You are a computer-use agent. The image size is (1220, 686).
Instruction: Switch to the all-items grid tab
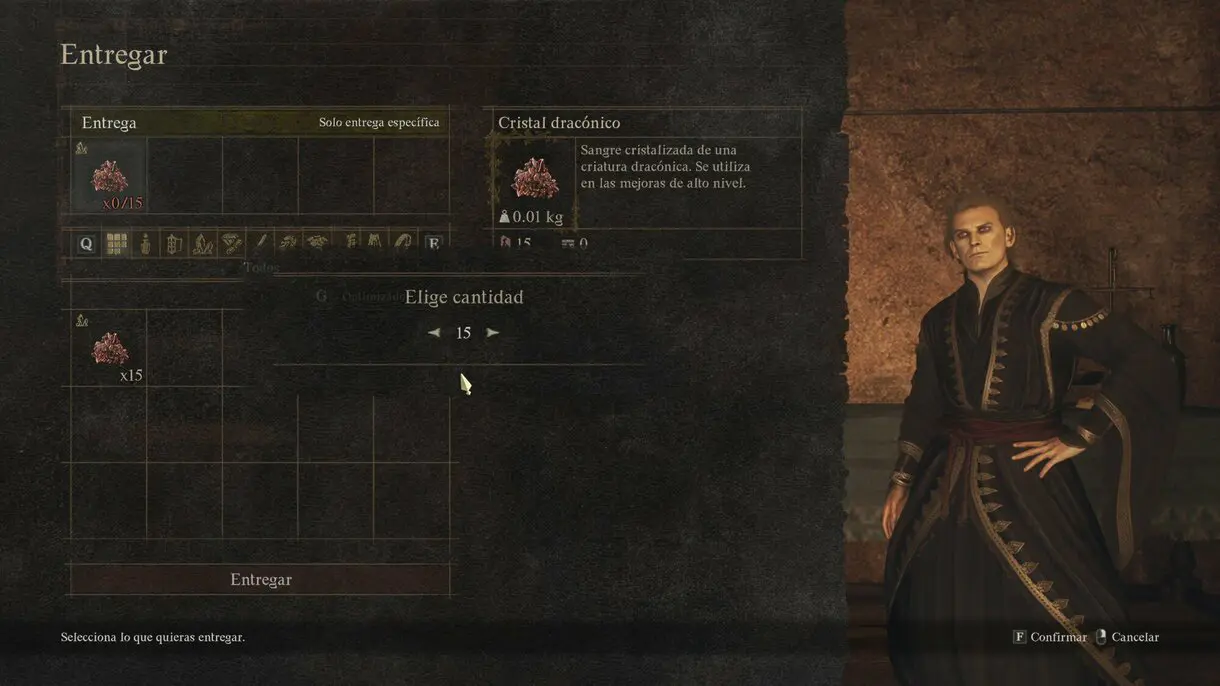(117, 243)
